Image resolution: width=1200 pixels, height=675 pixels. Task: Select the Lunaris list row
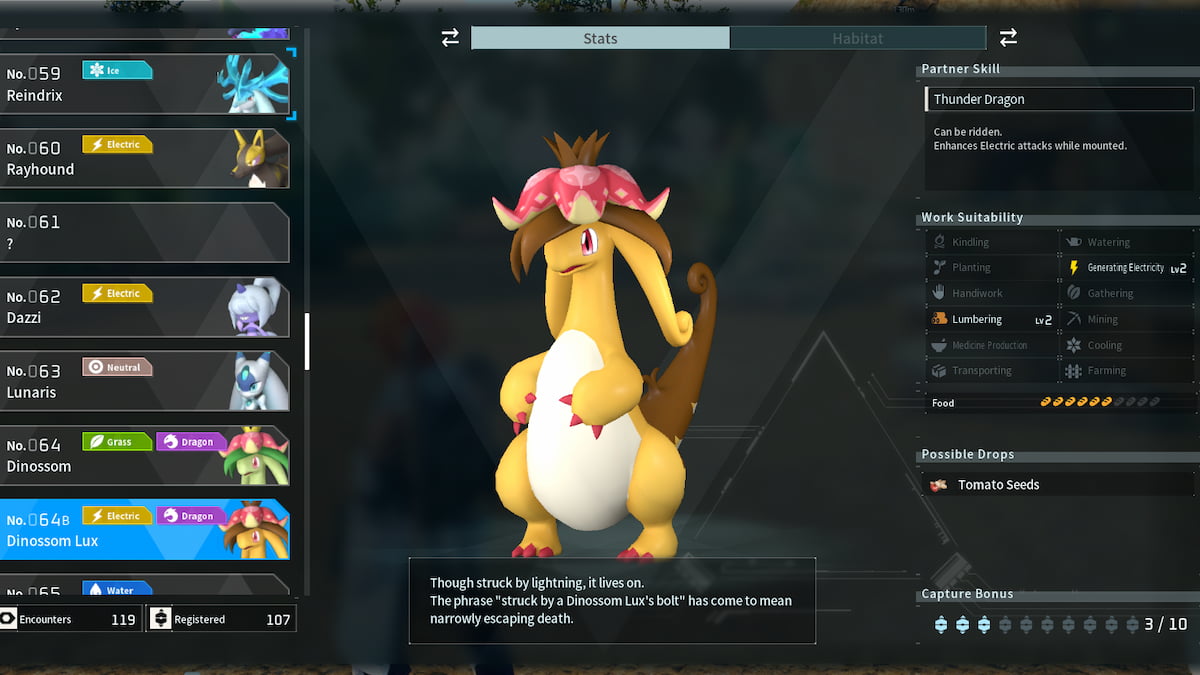click(x=145, y=380)
